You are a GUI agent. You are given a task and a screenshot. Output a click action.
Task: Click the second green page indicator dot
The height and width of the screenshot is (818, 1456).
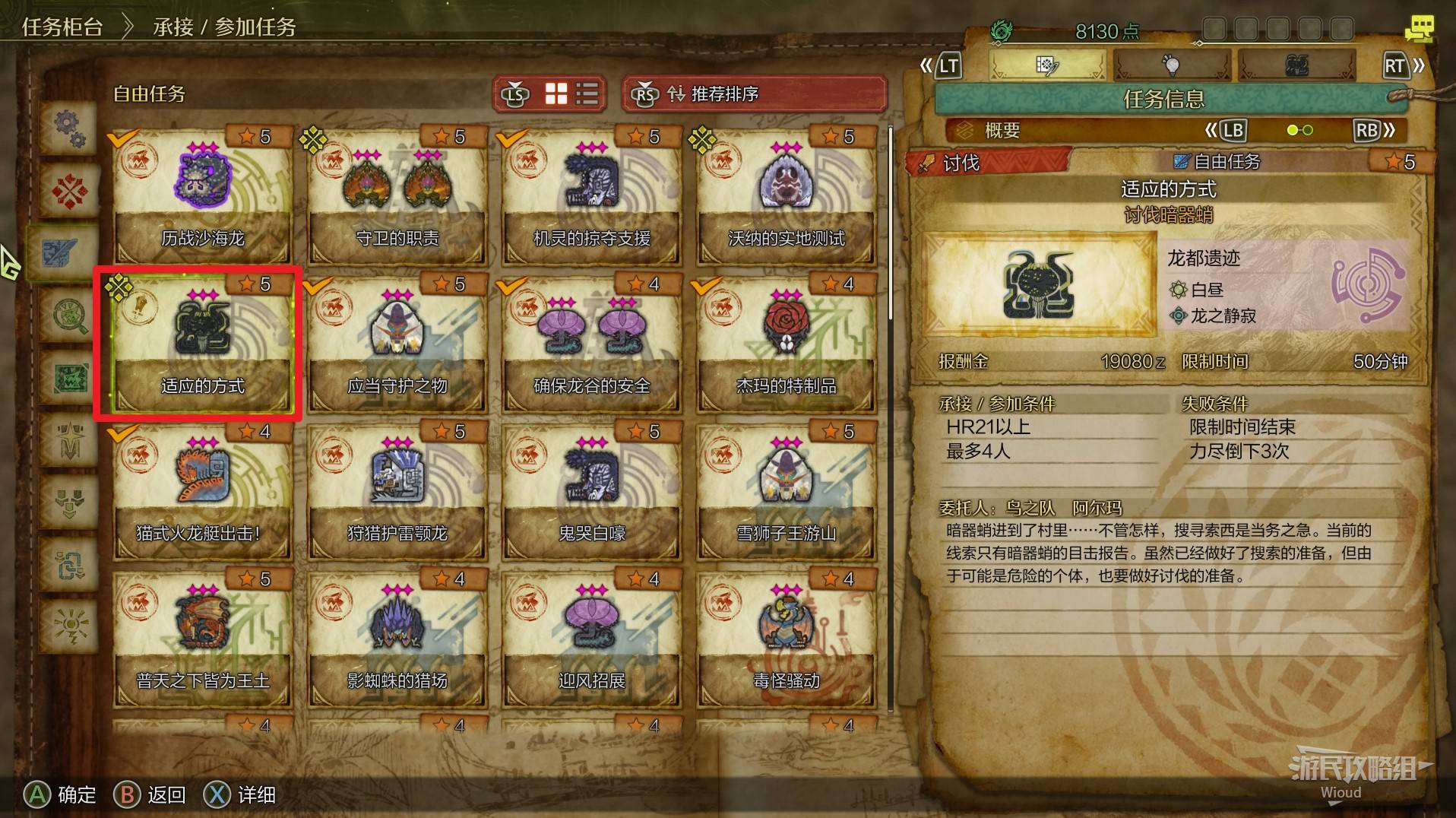[1307, 129]
